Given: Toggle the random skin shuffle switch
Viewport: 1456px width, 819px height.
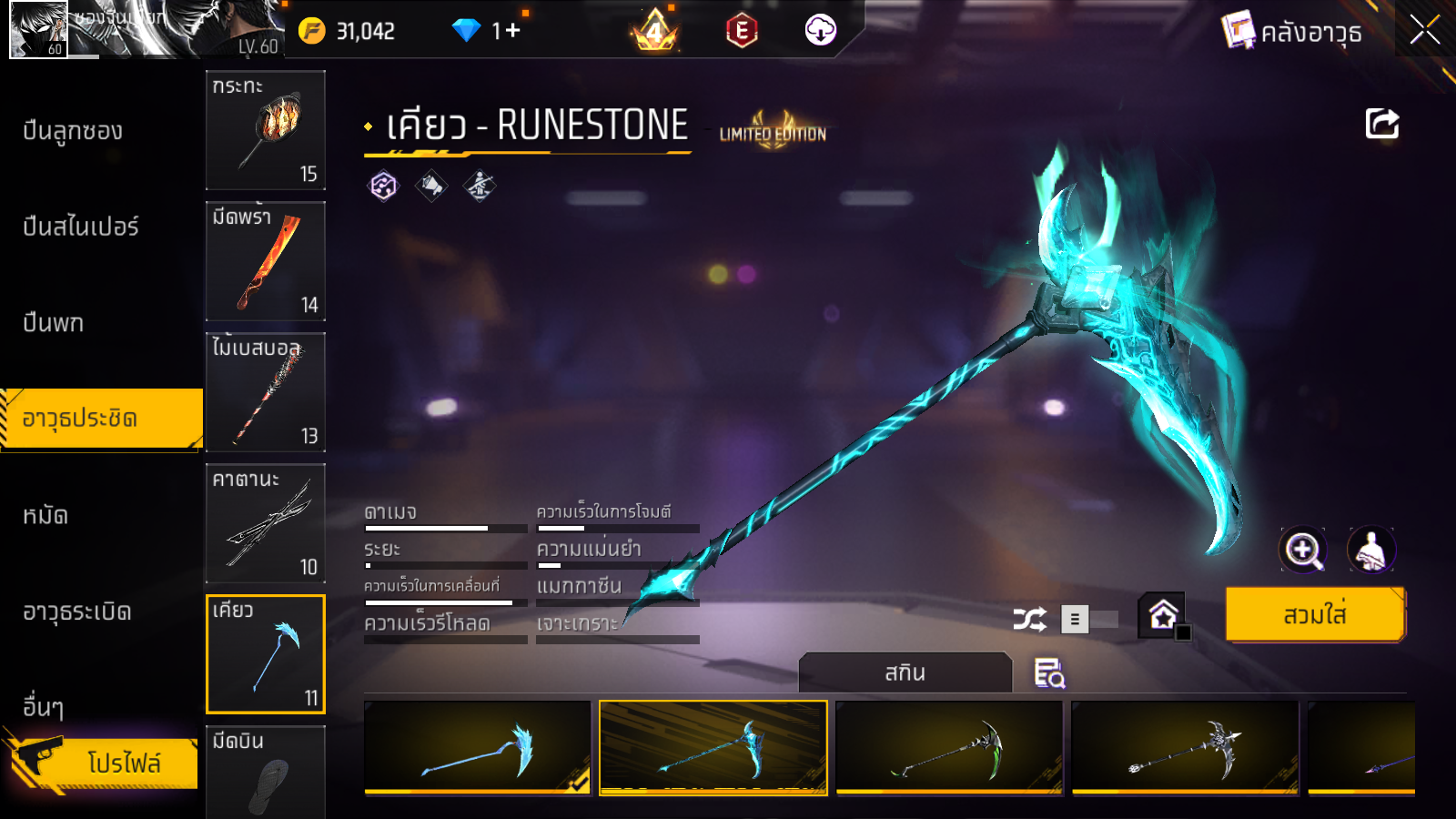Looking at the screenshot, I should (1088, 620).
